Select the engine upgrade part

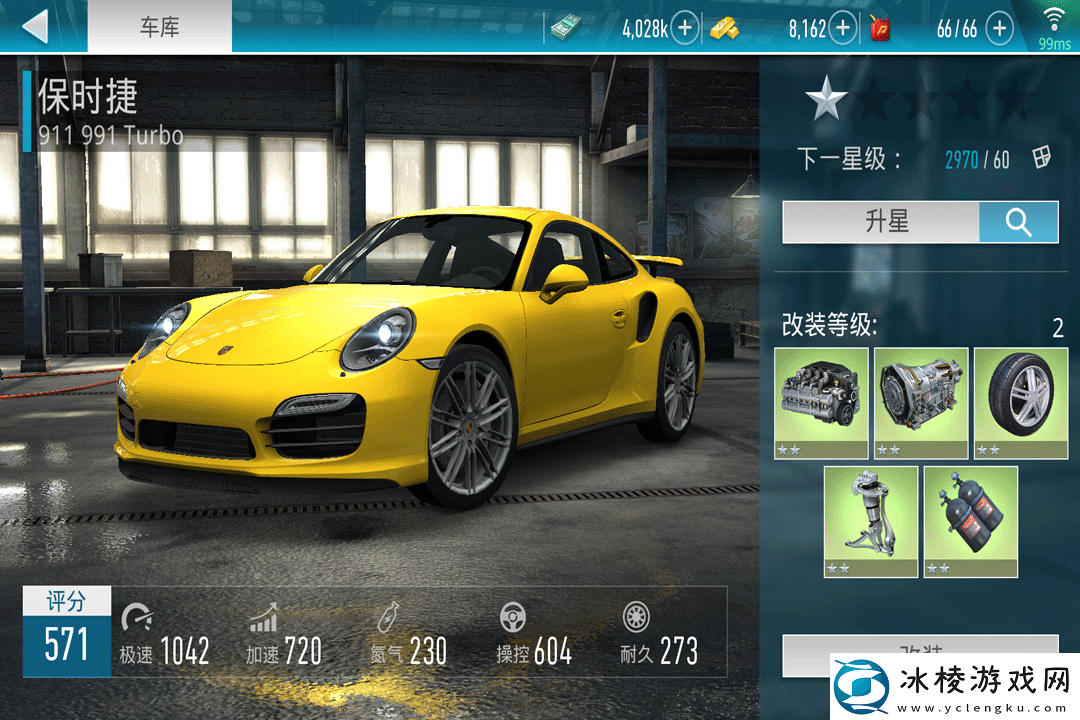point(821,402)
